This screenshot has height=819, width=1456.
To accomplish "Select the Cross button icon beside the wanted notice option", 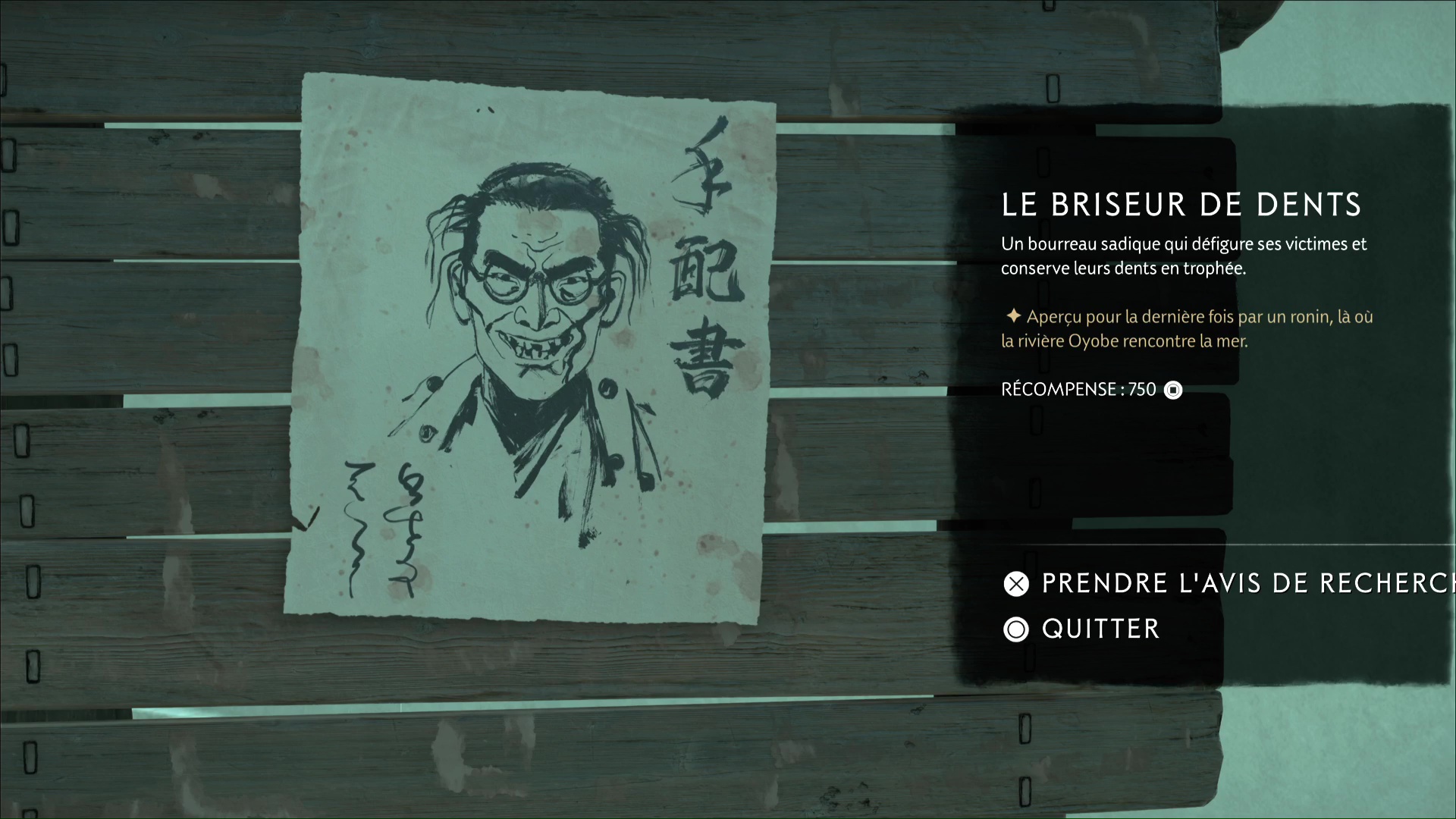I will pos(1016,584).
